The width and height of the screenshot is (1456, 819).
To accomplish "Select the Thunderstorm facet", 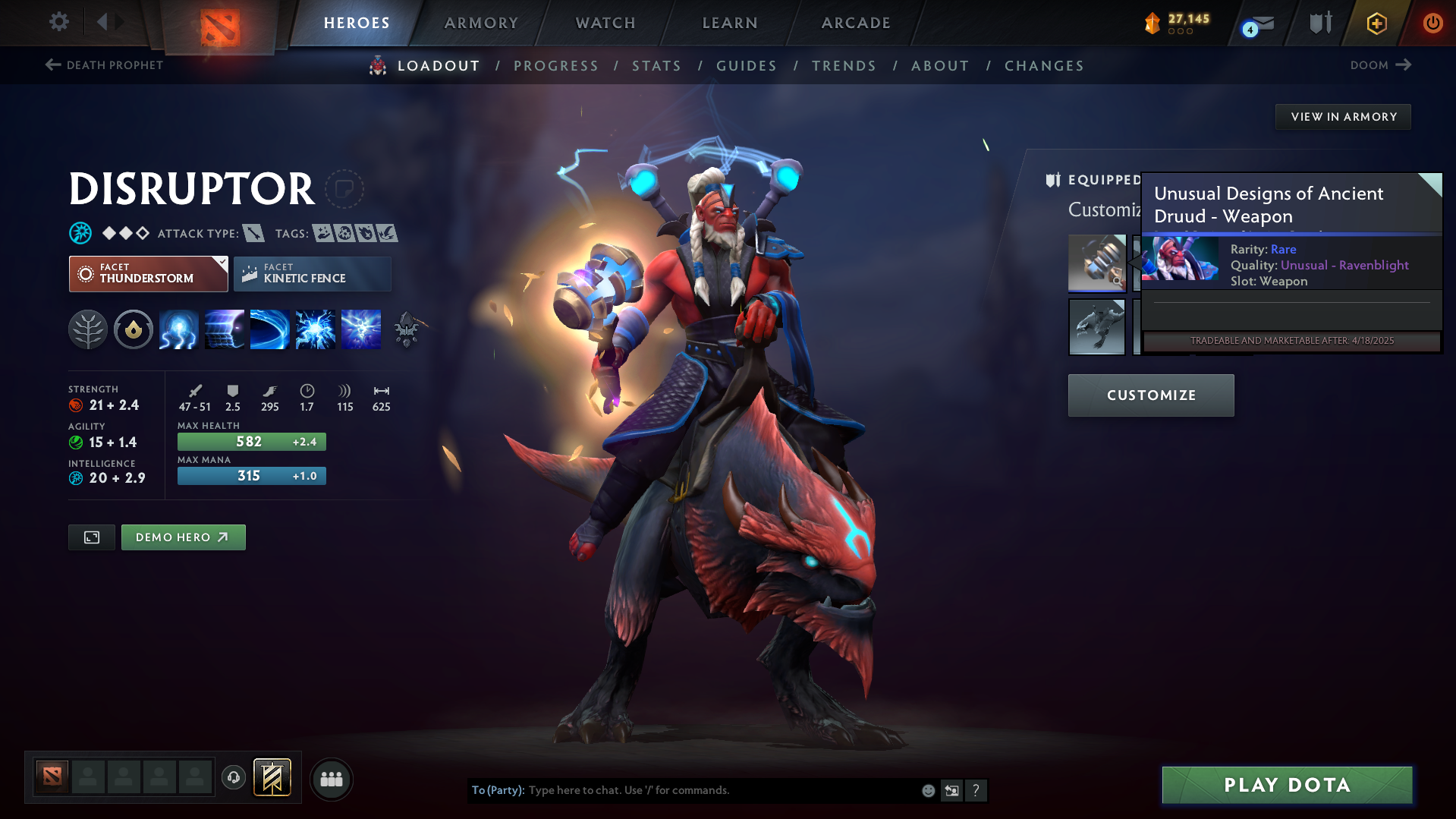I will pyautogui.click(x=148, y=274).
